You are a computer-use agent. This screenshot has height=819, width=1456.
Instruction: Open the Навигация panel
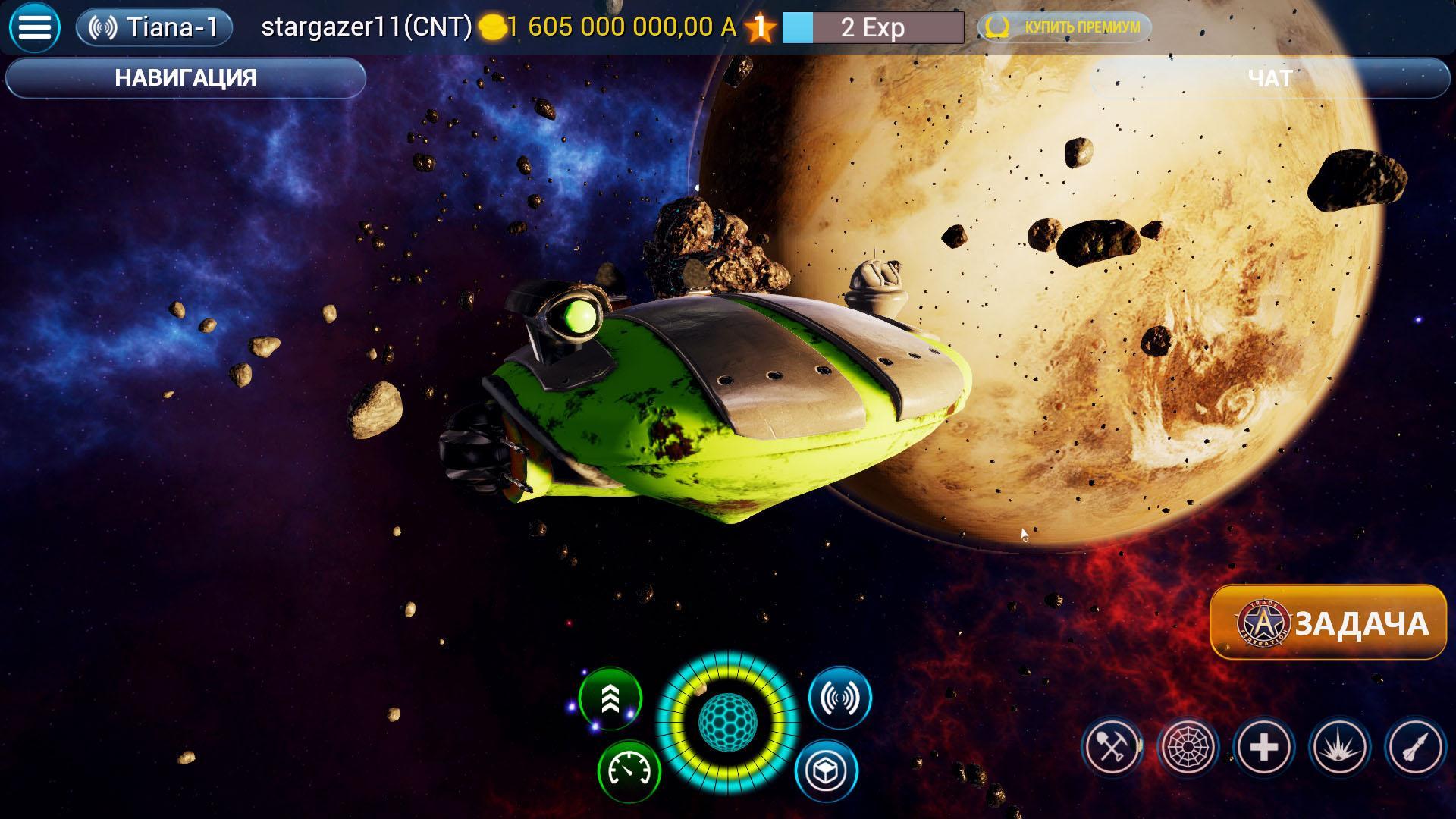[x=186, y=78]
